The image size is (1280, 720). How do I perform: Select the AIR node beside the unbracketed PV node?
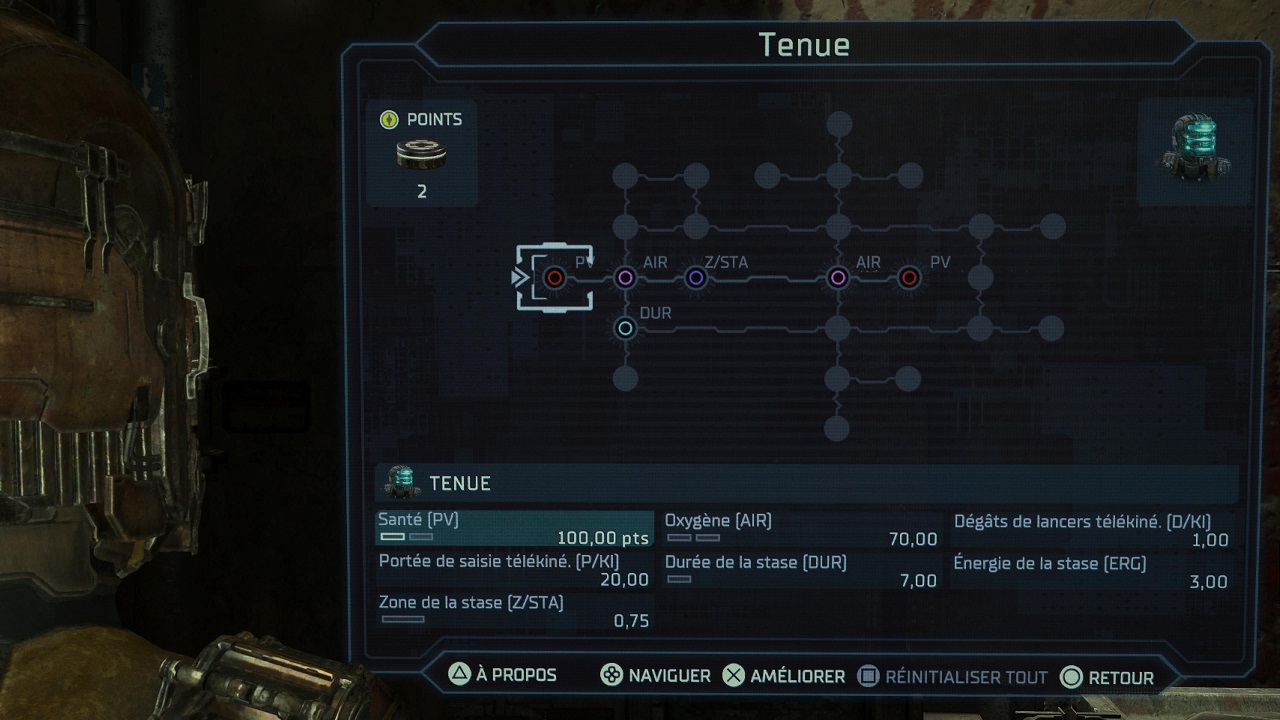pyautogui.click(x=838, y=277)
